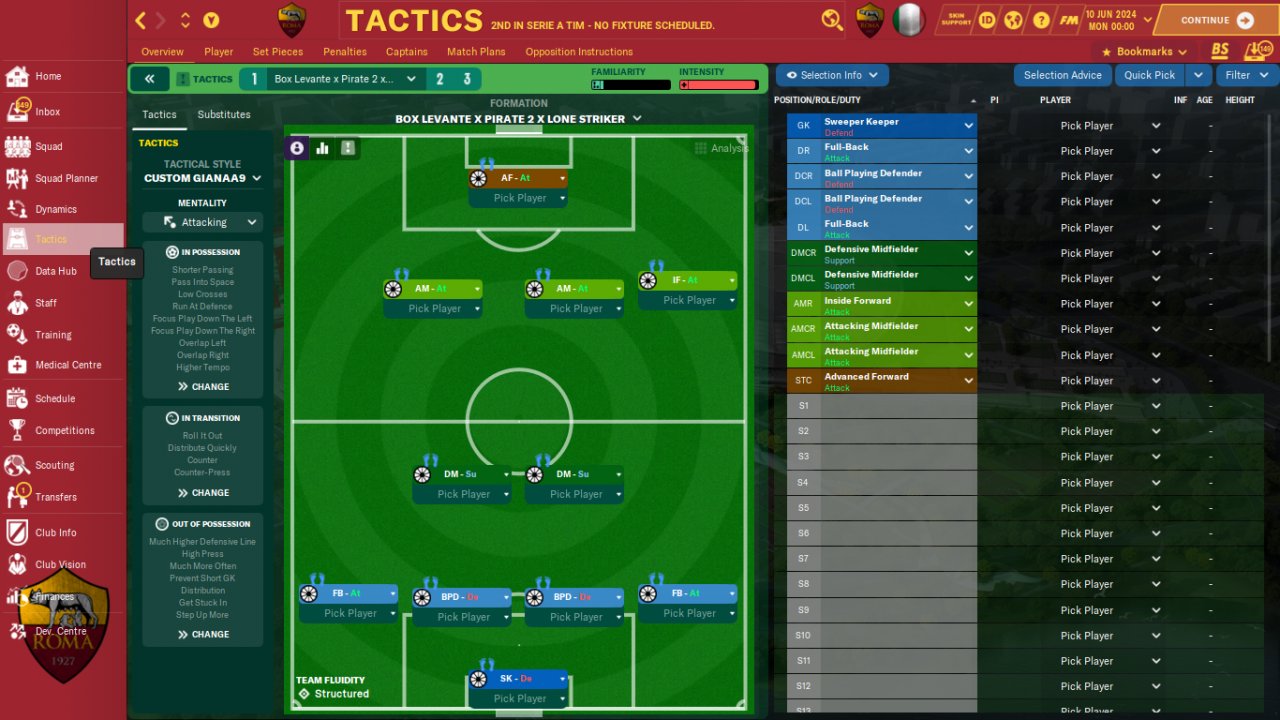Screen dimensions: 1280x720
Task: Go back with the top navigation arrow
Action: 141,20
